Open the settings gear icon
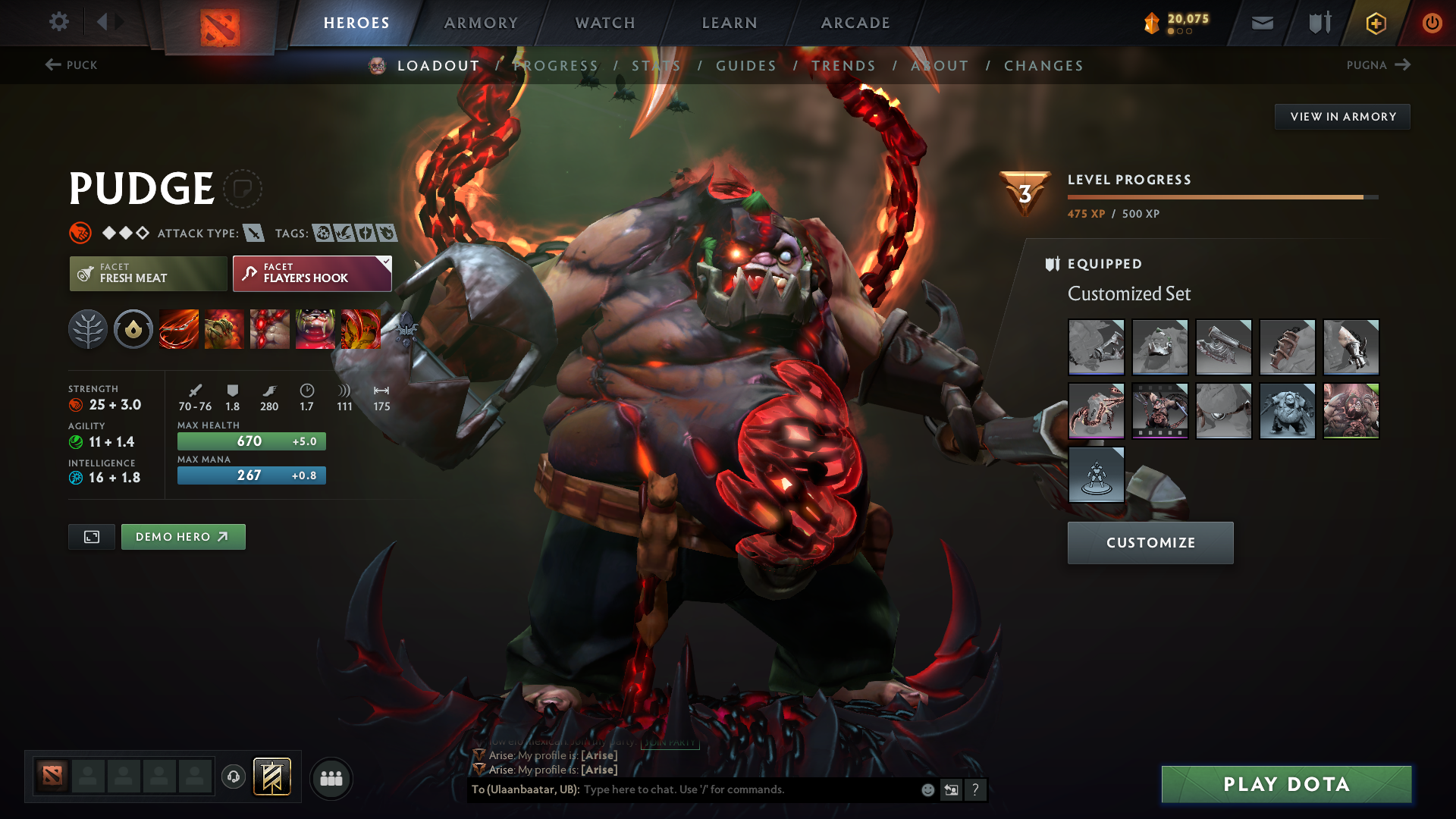Viewport: 1456px width, 819px height. (x=58, y=23)
